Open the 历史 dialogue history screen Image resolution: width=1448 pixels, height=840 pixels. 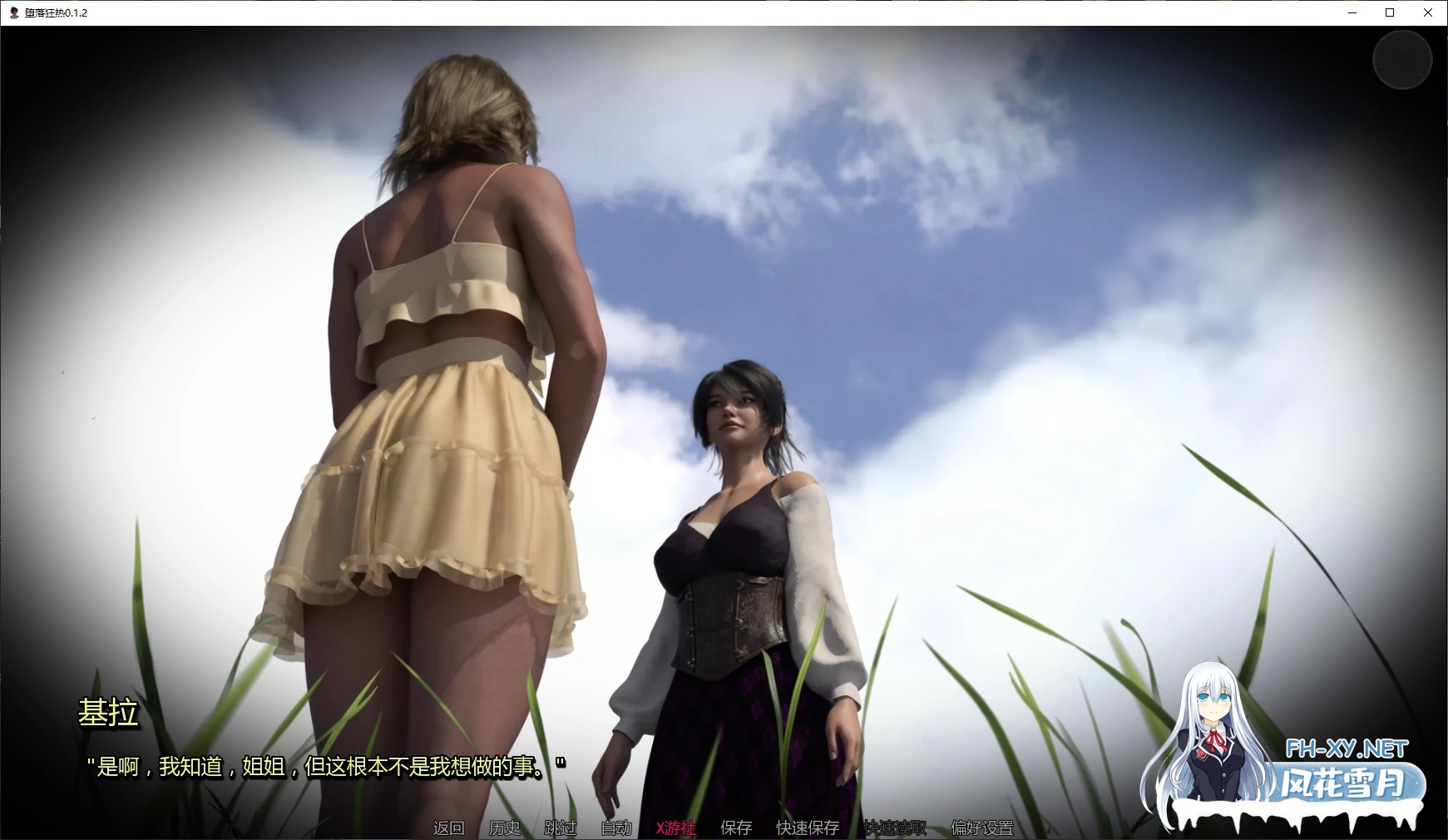click(505, 828)
